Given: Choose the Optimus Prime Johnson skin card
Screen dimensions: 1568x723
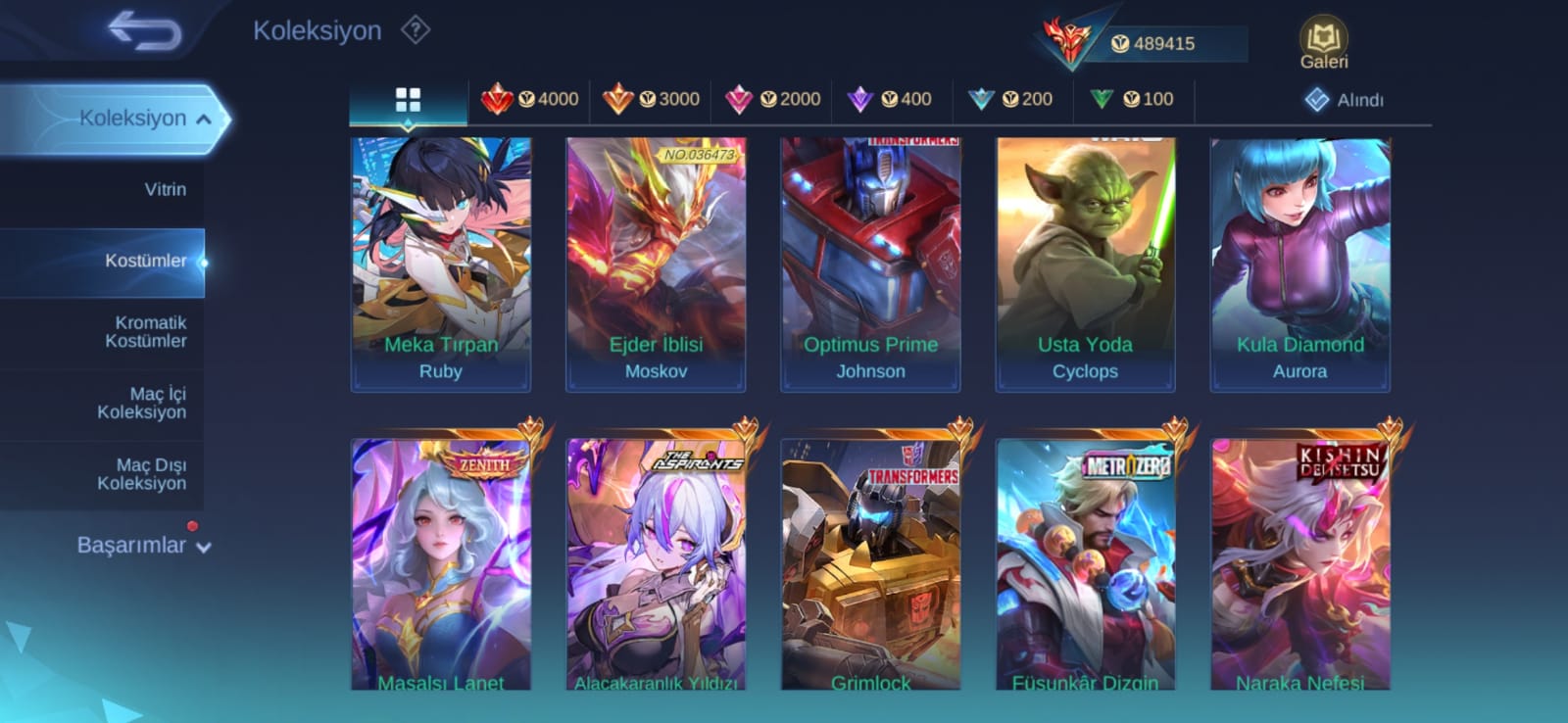Looking at the screenshot, I should 870,265.
